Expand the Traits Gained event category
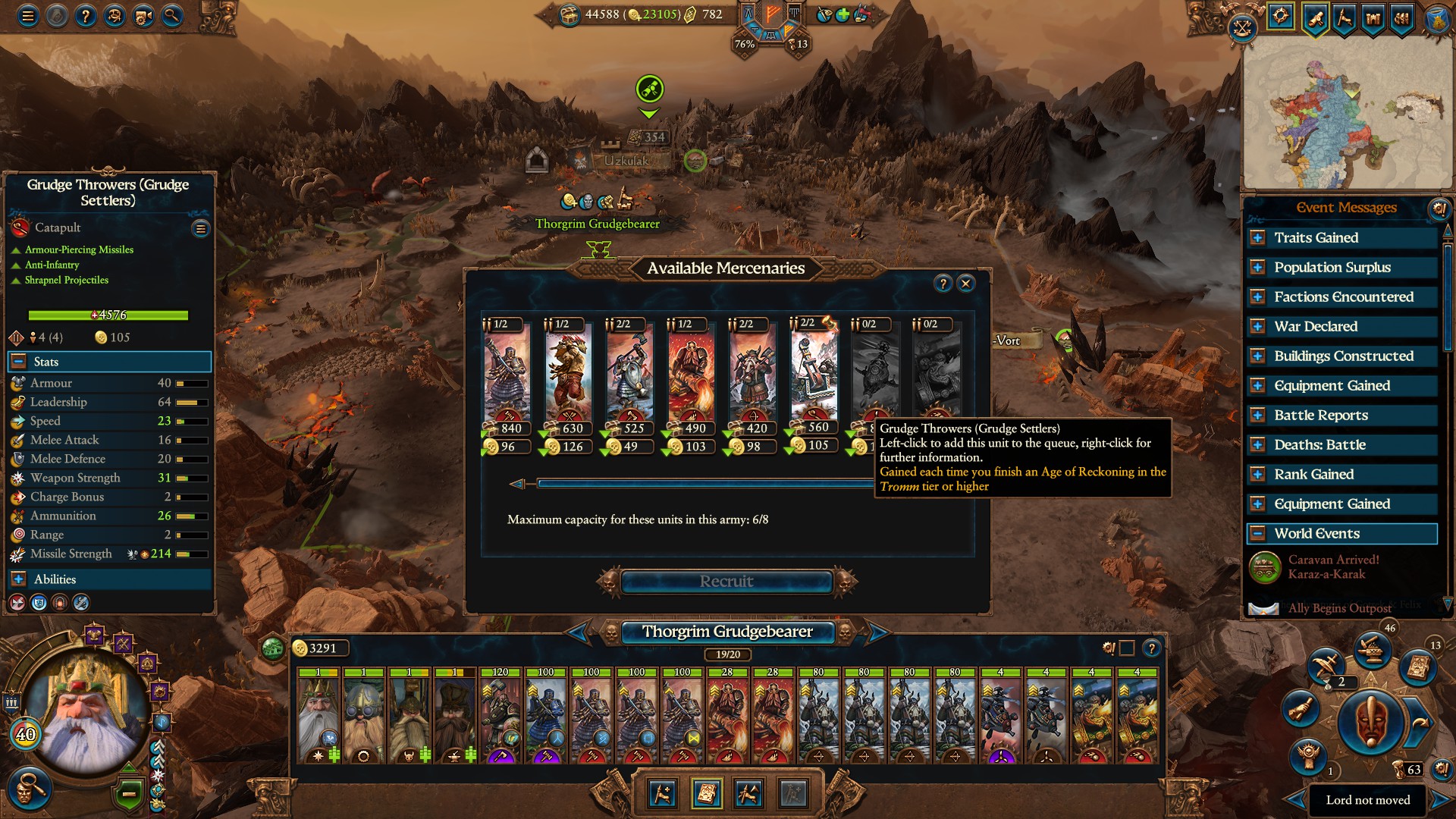Screen dimensions: 1456x819 click(1258, 237)
